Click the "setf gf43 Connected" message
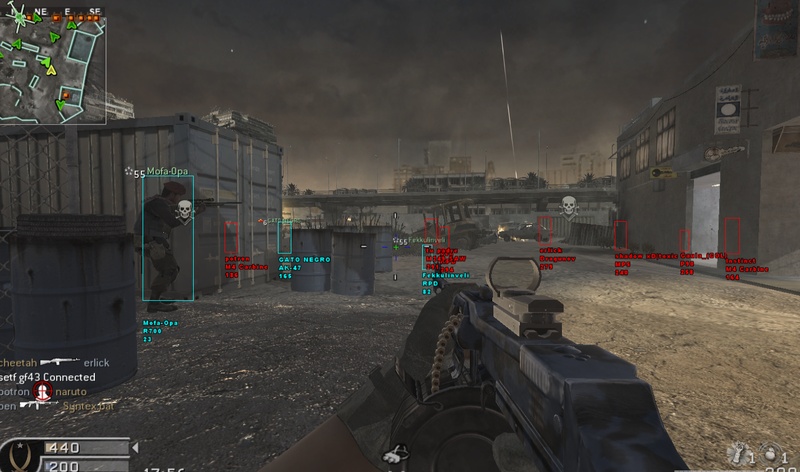 48,377
